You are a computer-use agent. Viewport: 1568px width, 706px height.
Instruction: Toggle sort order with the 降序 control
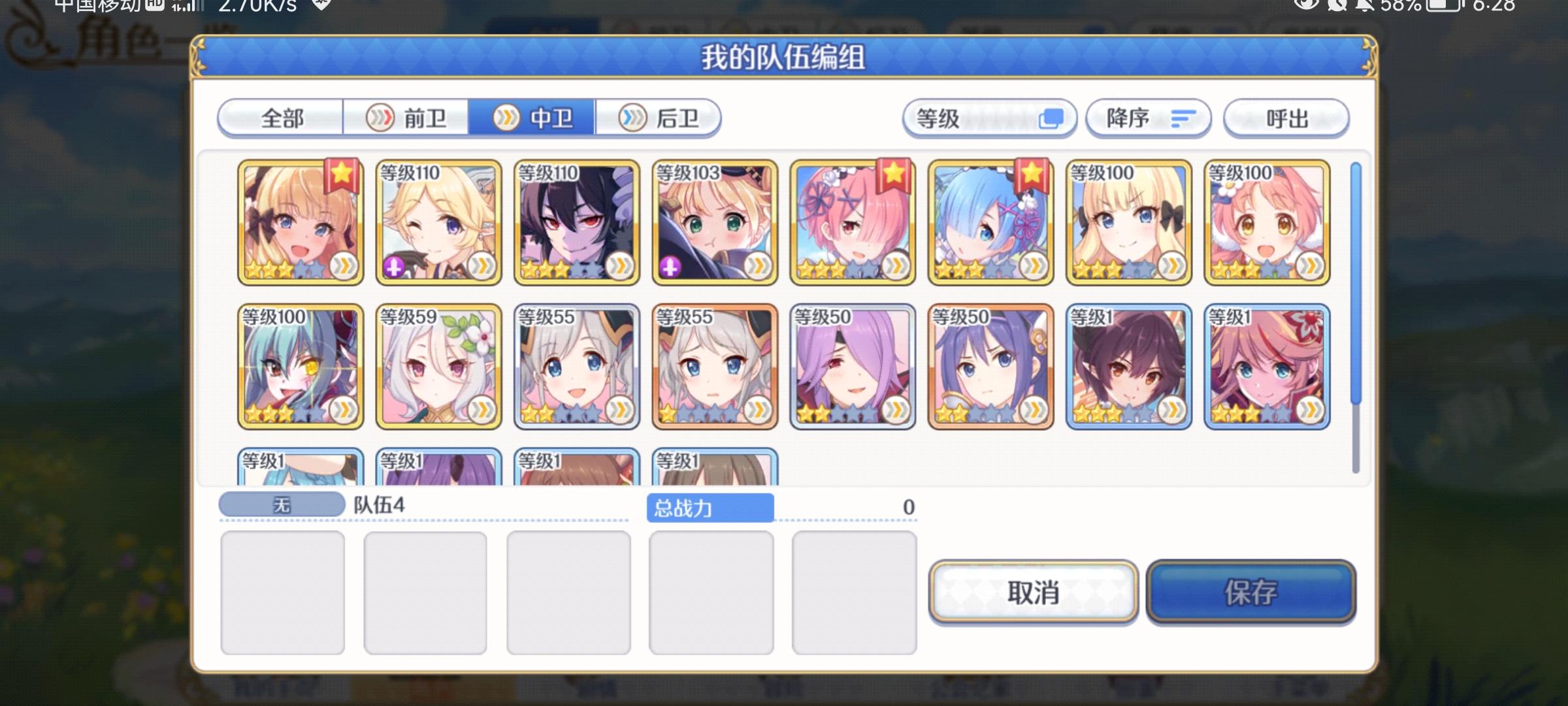point(1148,119)
